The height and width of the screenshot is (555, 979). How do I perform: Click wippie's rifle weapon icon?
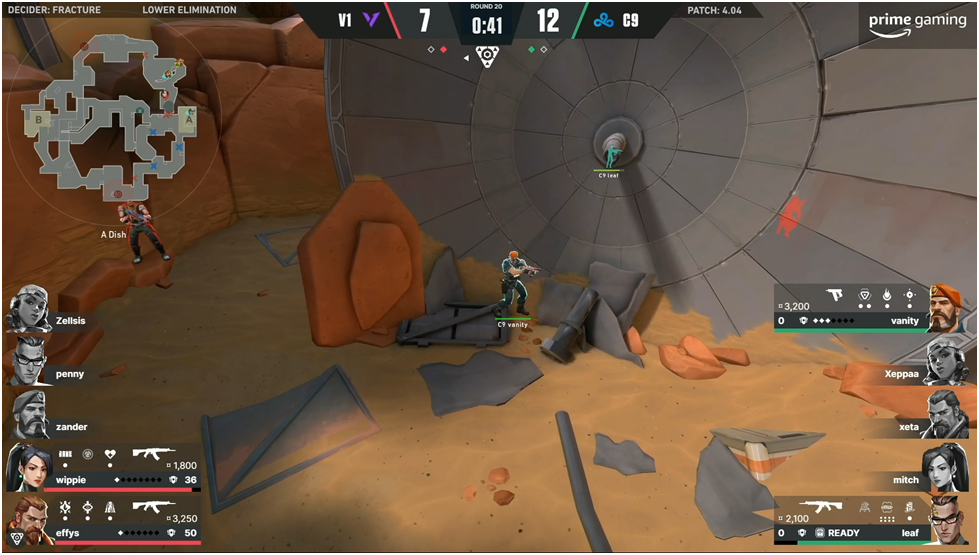[154, 453]
